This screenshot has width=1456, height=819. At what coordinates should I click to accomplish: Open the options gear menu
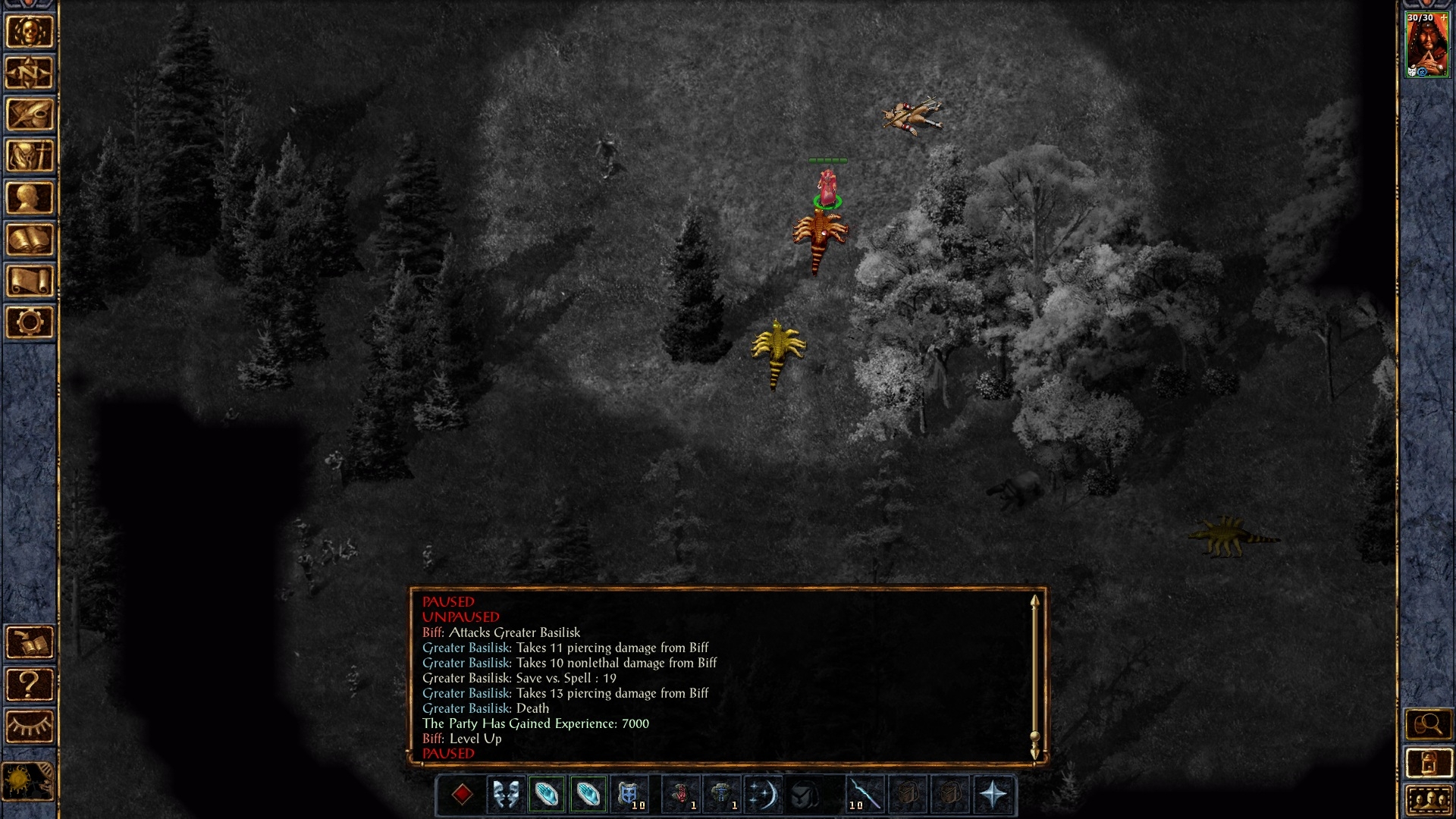30,323
